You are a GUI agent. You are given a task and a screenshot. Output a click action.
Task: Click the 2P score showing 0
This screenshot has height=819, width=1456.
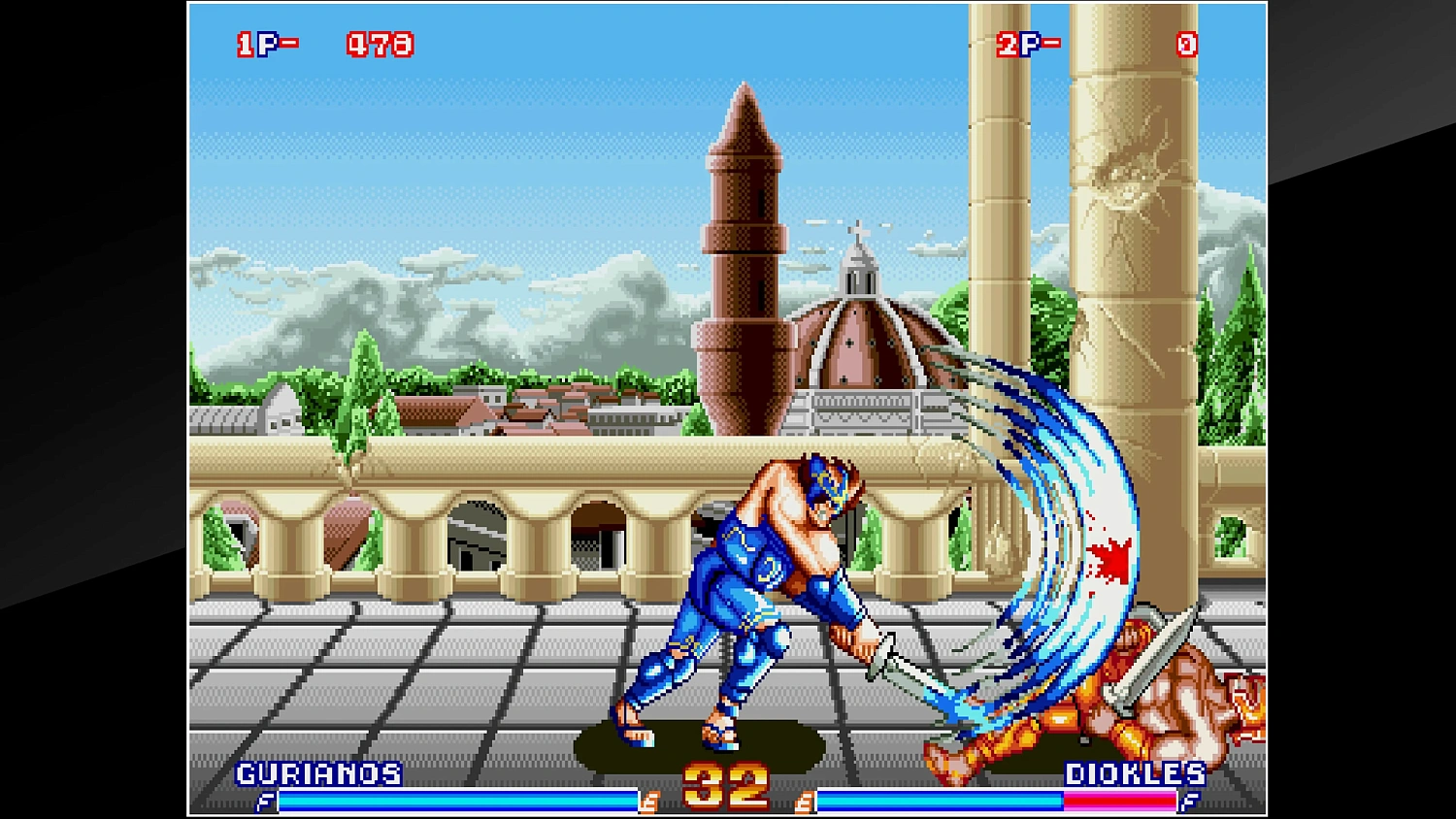pos(1186,44)
